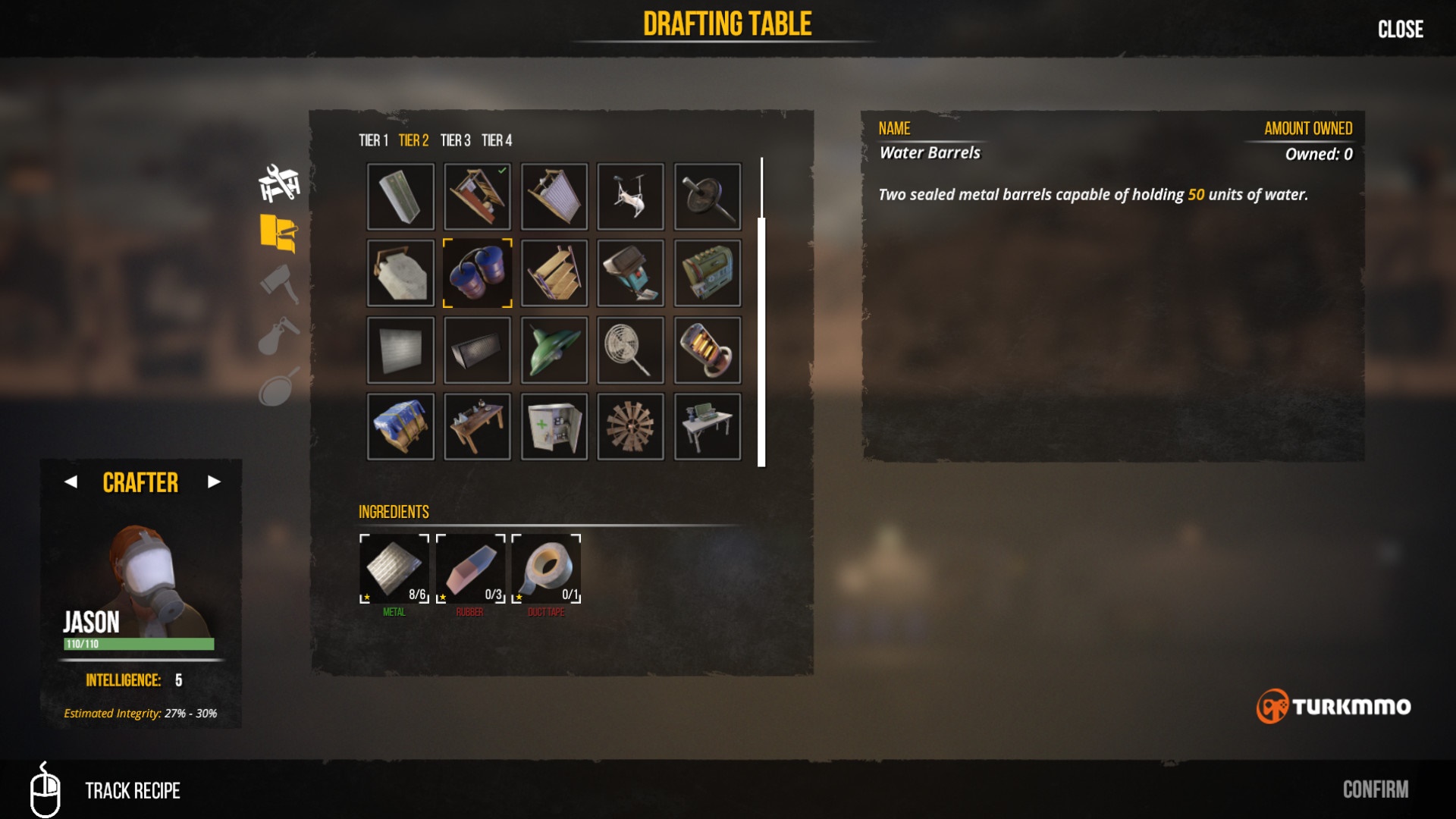This screenshot has height=819, width=1456.
Task: Select the Water Barrels recipe
Action: [x=477, y=273]
